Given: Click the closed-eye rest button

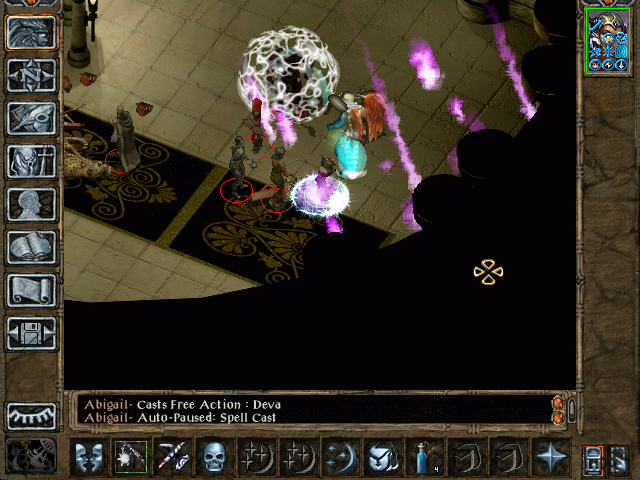Looking at the screenshot, I should tap(32, 415).
